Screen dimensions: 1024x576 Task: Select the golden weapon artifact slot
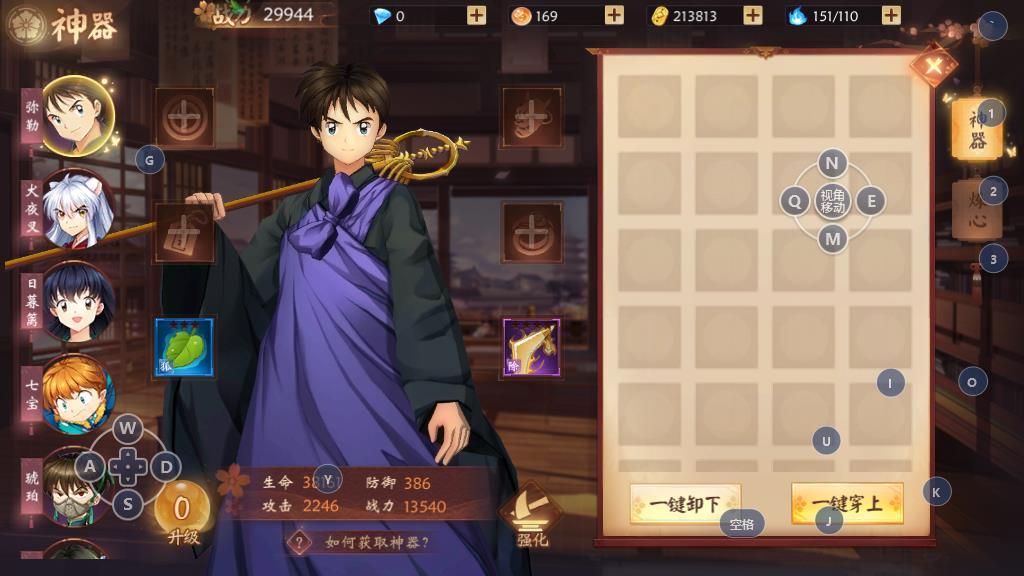531,348
